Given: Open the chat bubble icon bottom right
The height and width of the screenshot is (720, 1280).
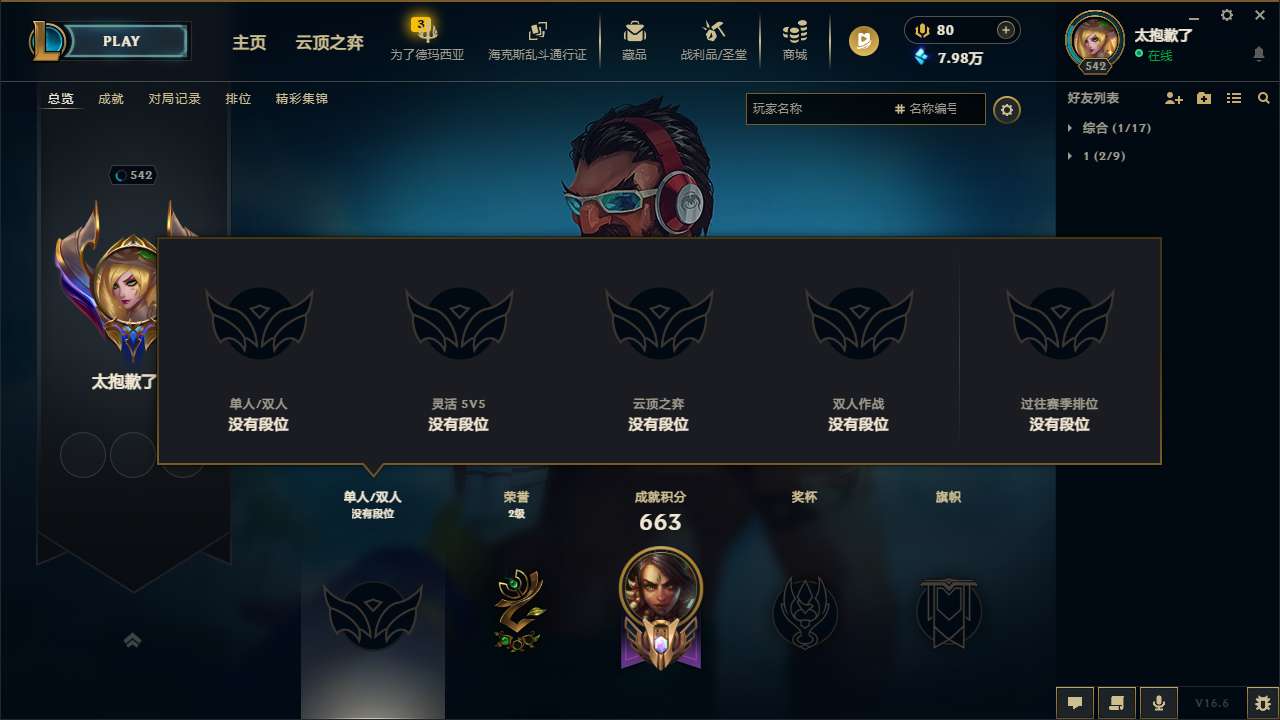Looking at the screenshot, I should click(x=1075, y=702).
